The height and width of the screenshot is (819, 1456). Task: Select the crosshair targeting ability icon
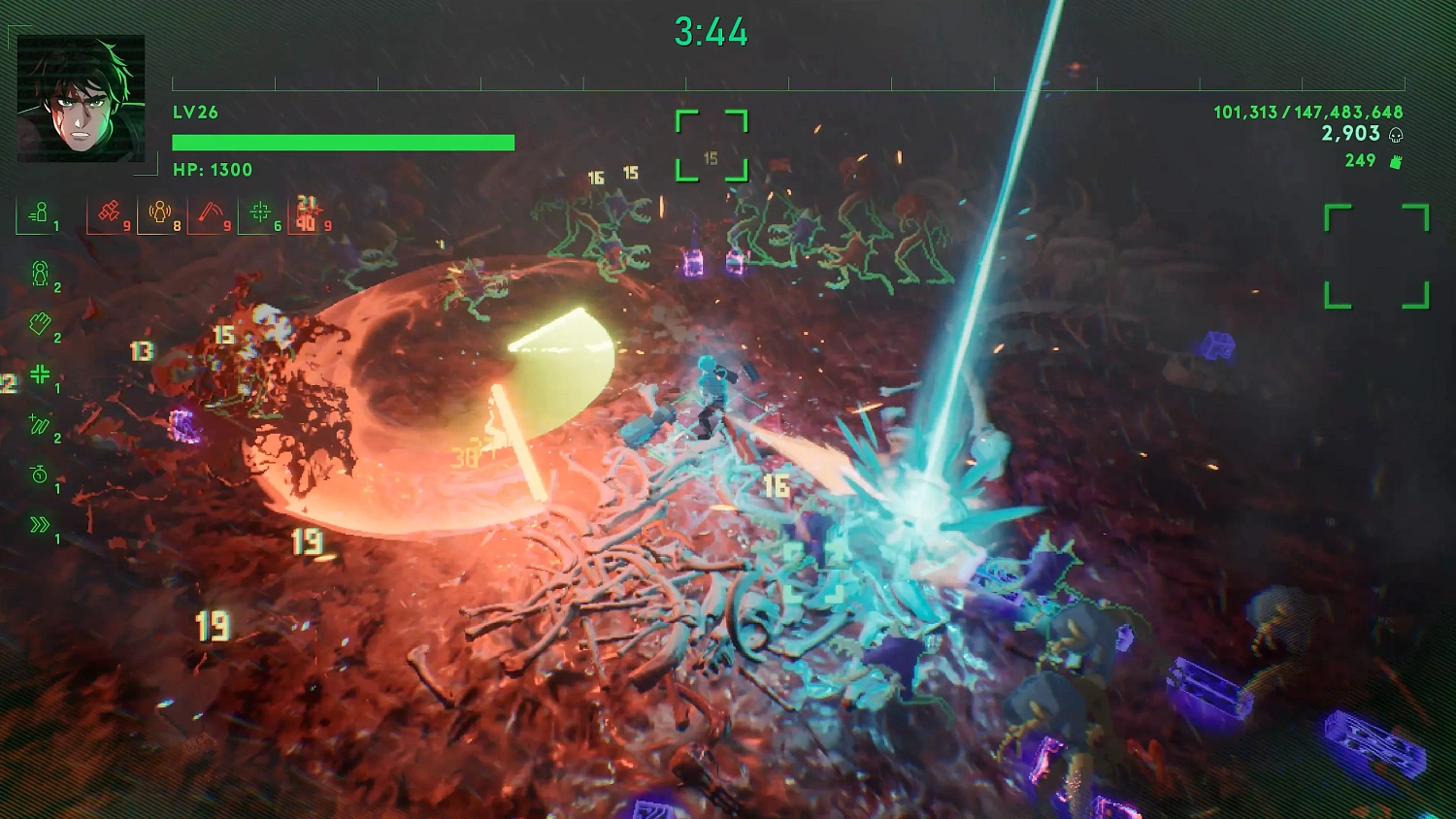coord(260,211)
